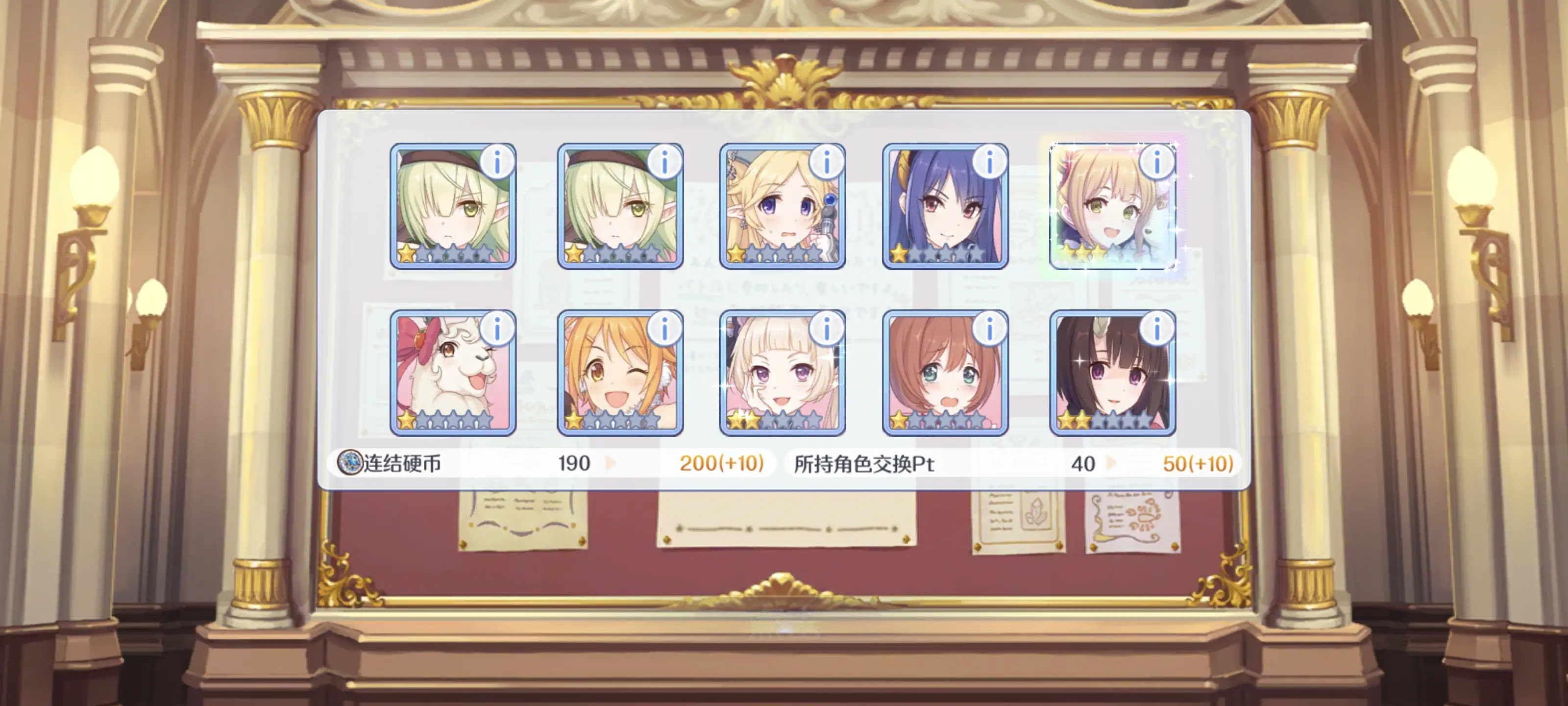Open info on the black-haired horned girl
The image size is (1568, 706).
tap(1156, 329)
